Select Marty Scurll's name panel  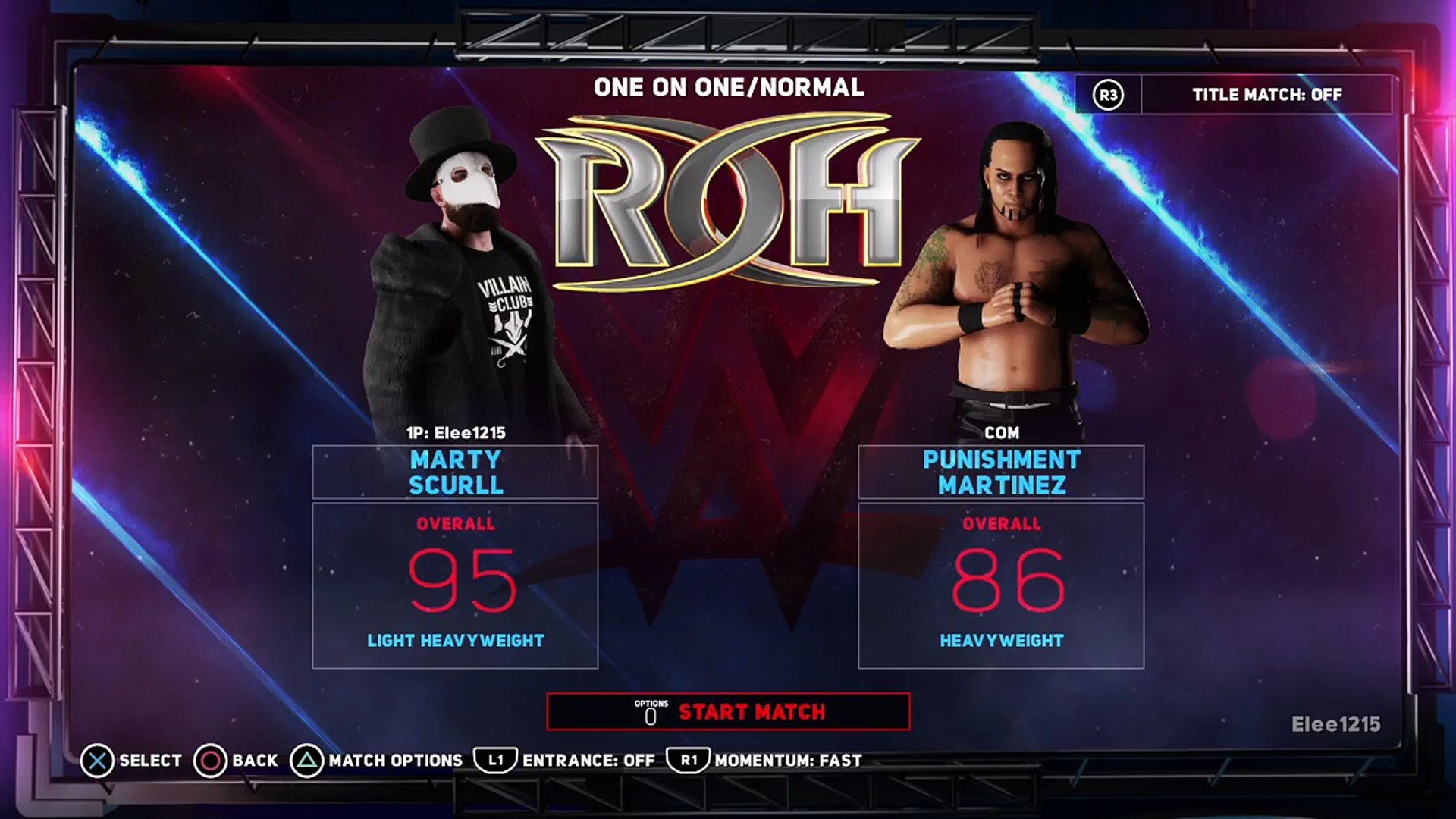coord(455,472)
